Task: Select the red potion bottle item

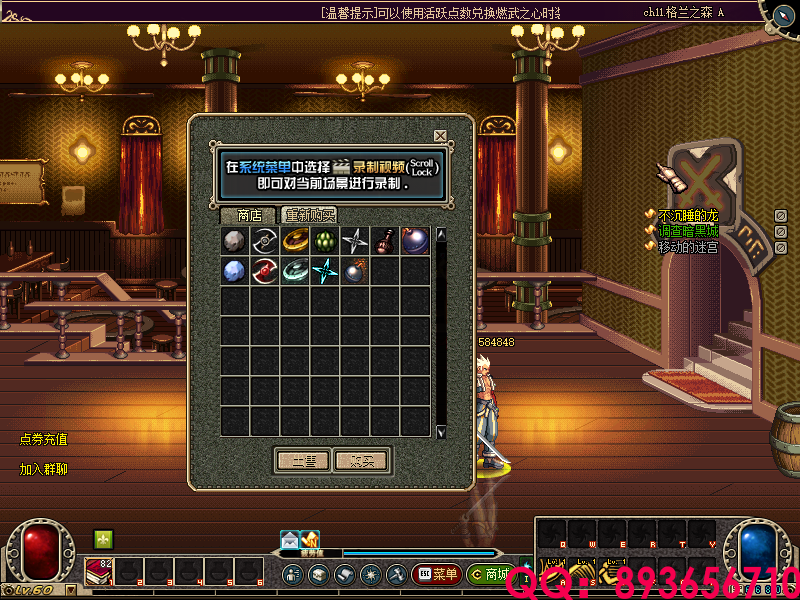Action: pyautogui.click(x=385, y=241)
